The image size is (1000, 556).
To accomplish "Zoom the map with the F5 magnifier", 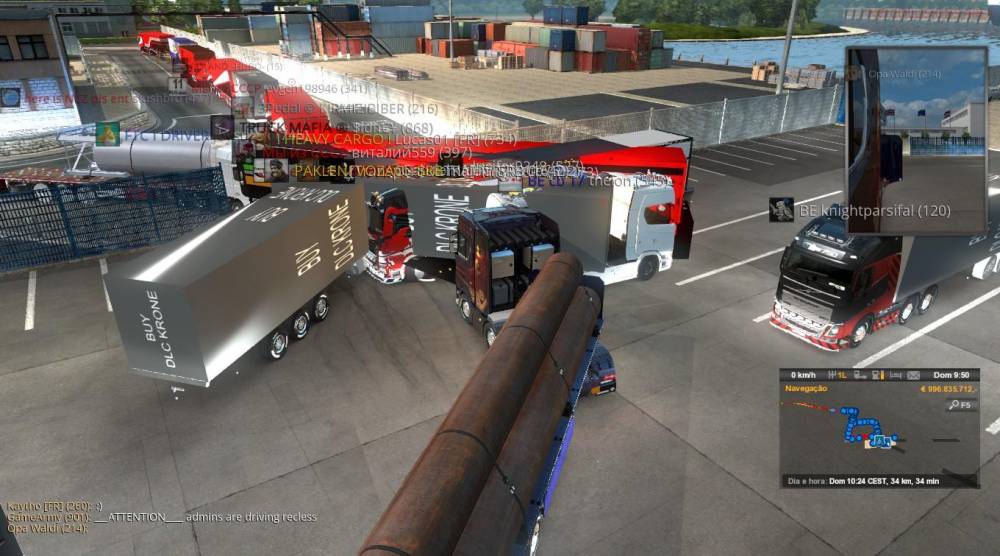I will click(x=961, y=405).
